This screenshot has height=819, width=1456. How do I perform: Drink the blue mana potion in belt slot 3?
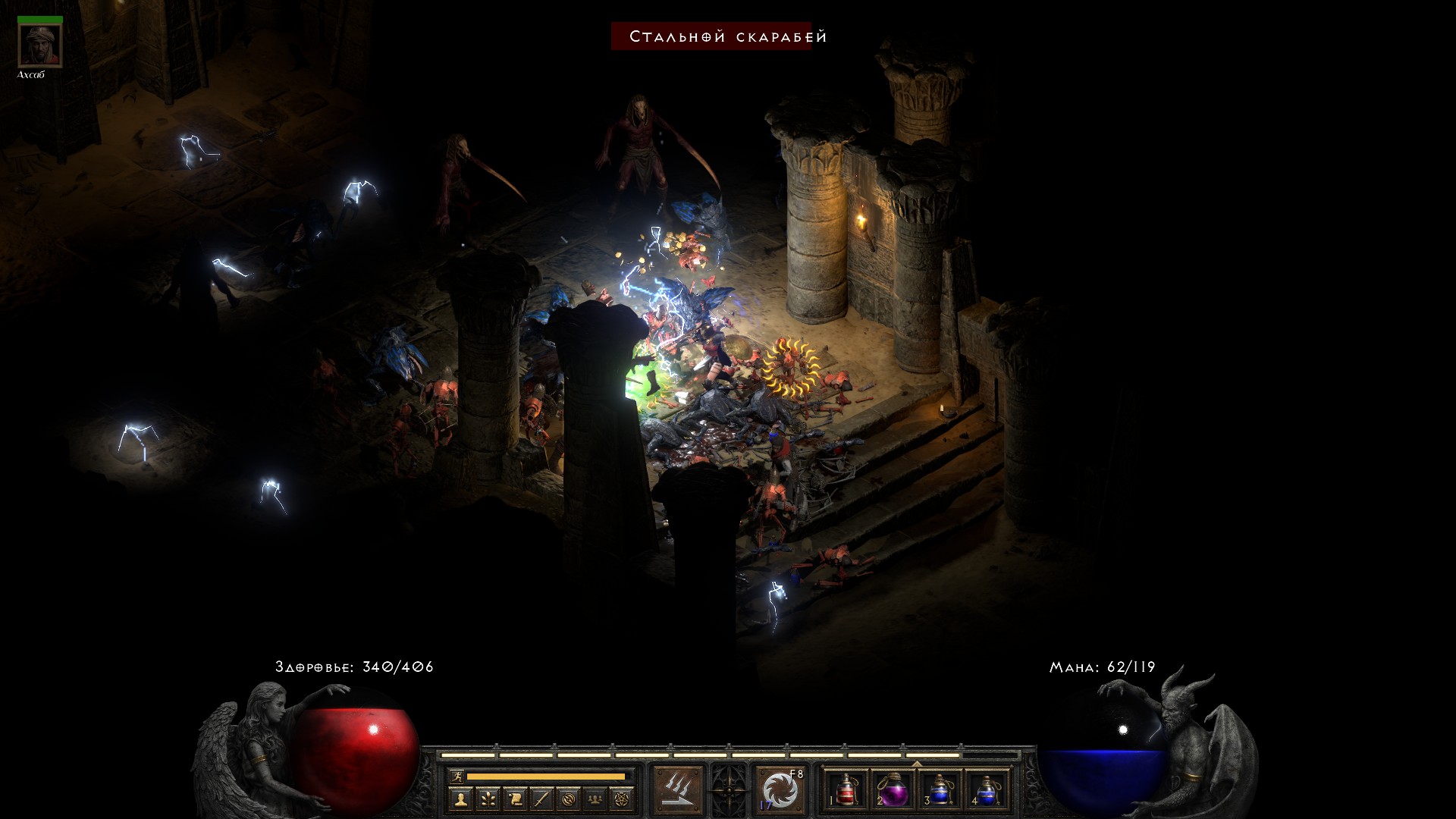point(940,789)
